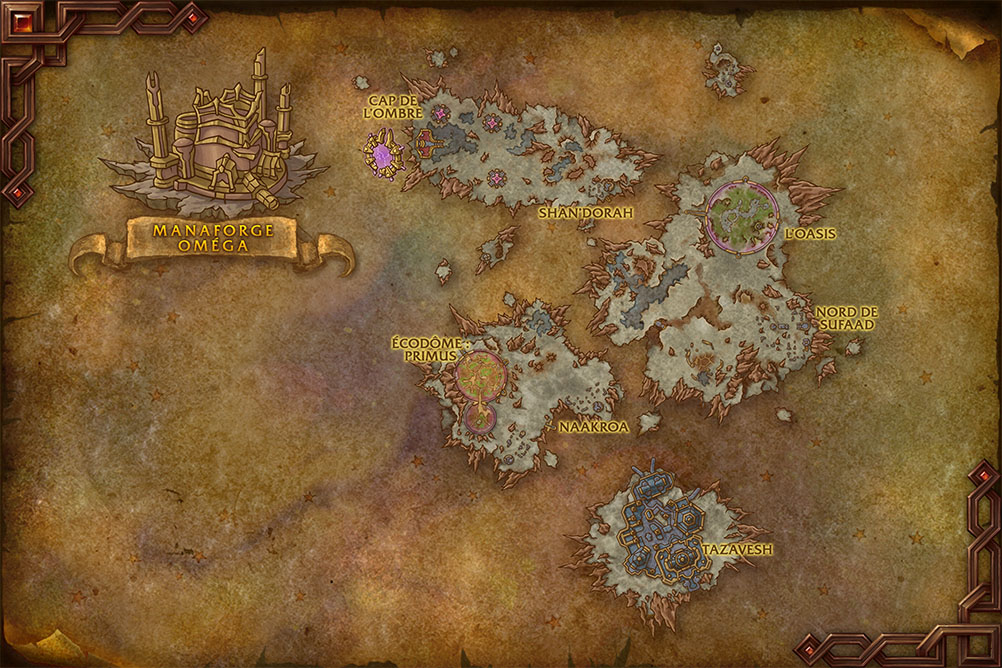Screen dimensions: 1002x668
Task: Select the Manaforge Oméga raid banner
Action: click(211, 240)
